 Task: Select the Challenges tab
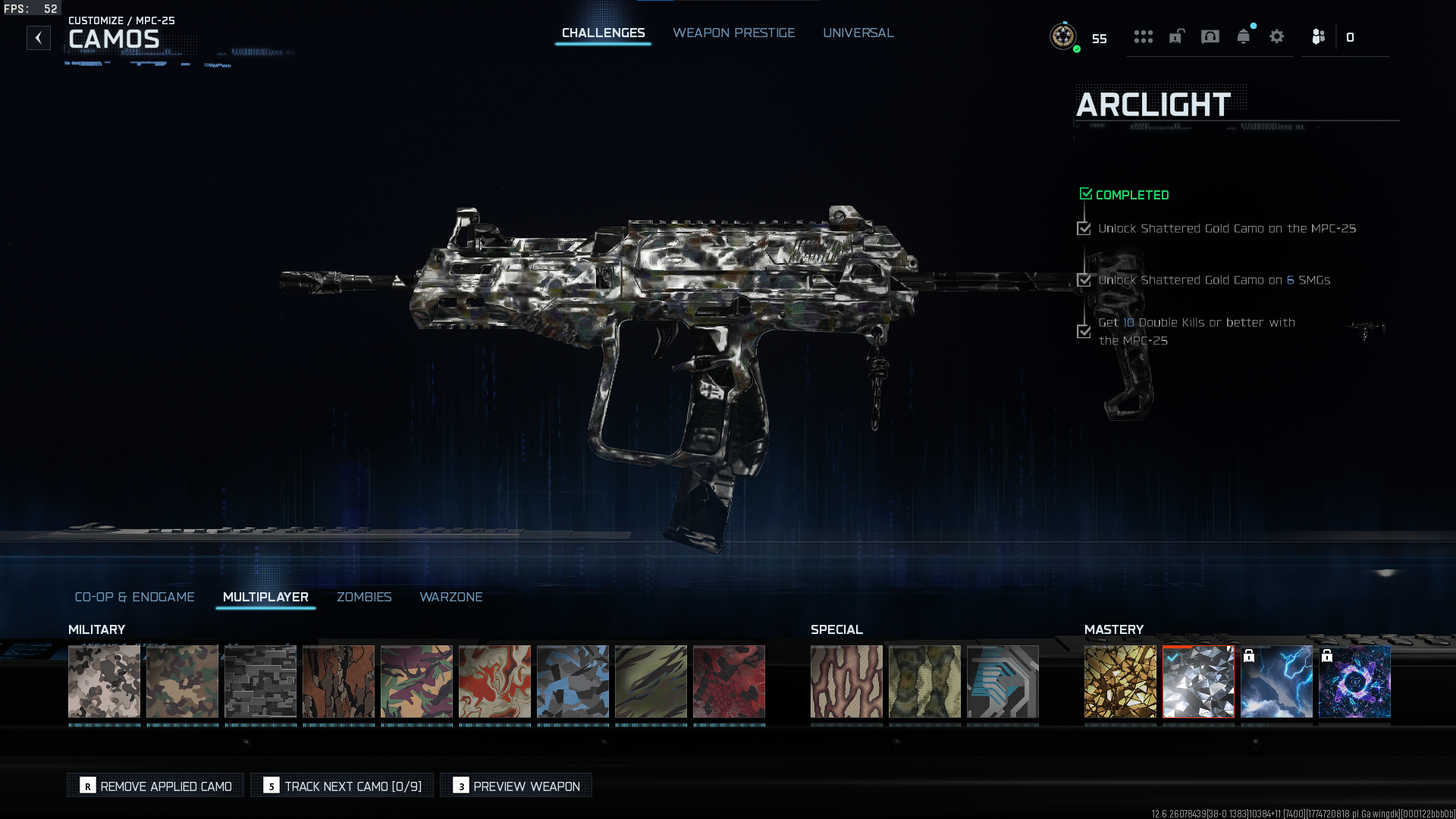pyautogui.click(x=603, y=33)
